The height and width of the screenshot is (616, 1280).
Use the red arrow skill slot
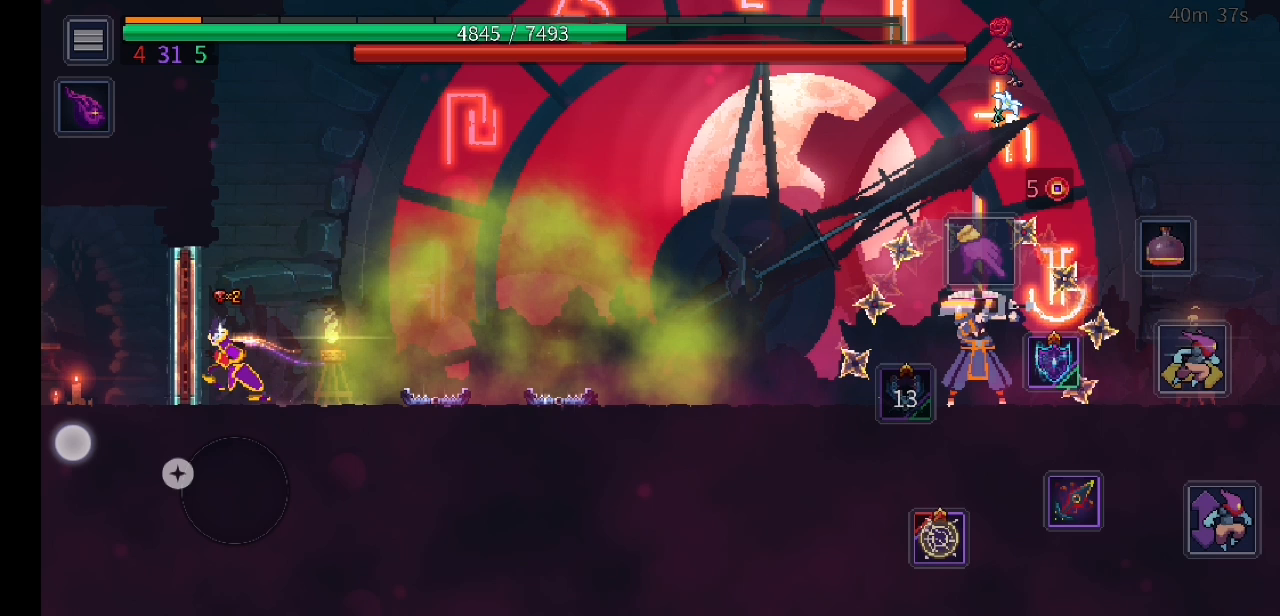1073,500
